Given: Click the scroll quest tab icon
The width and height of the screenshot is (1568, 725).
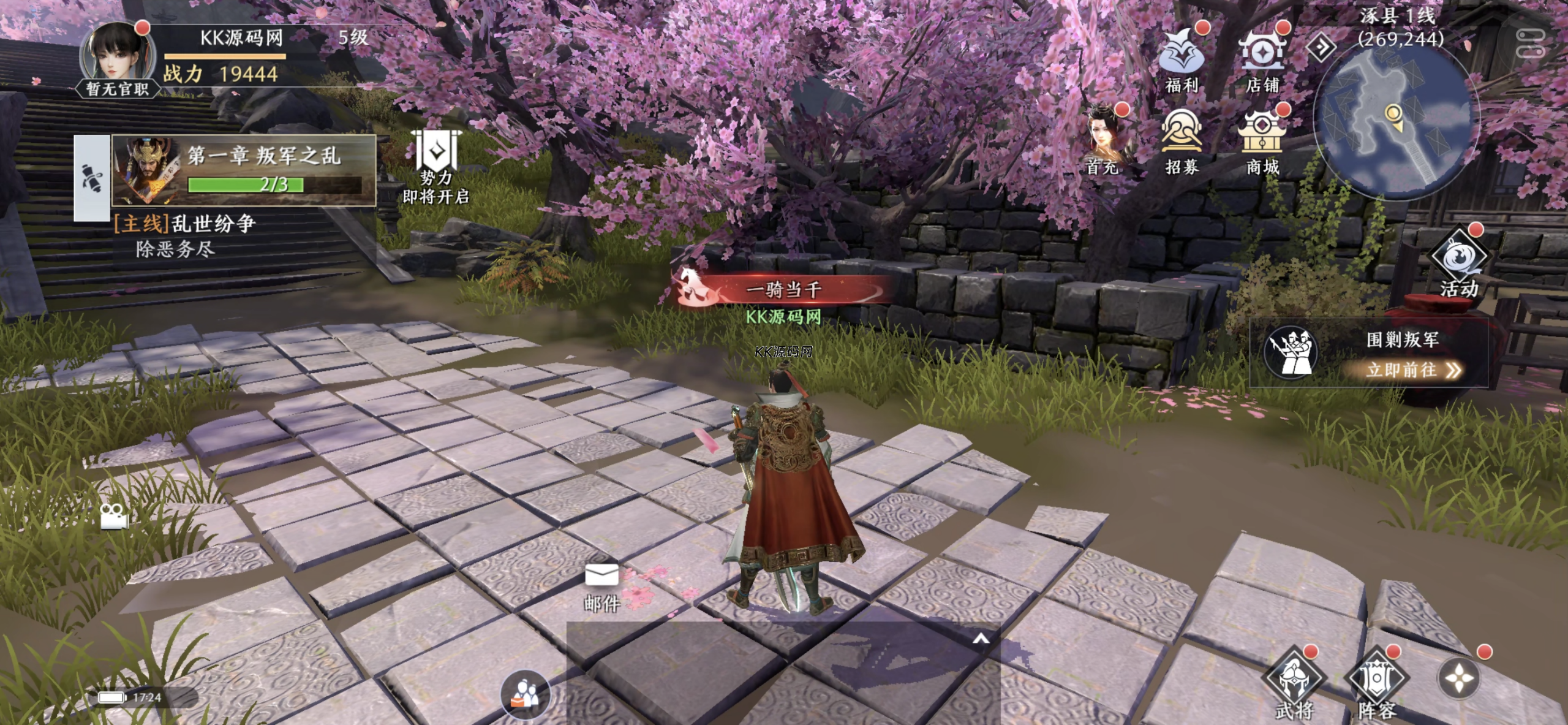Looking at the screenshot, I should (x=92, y=178).
